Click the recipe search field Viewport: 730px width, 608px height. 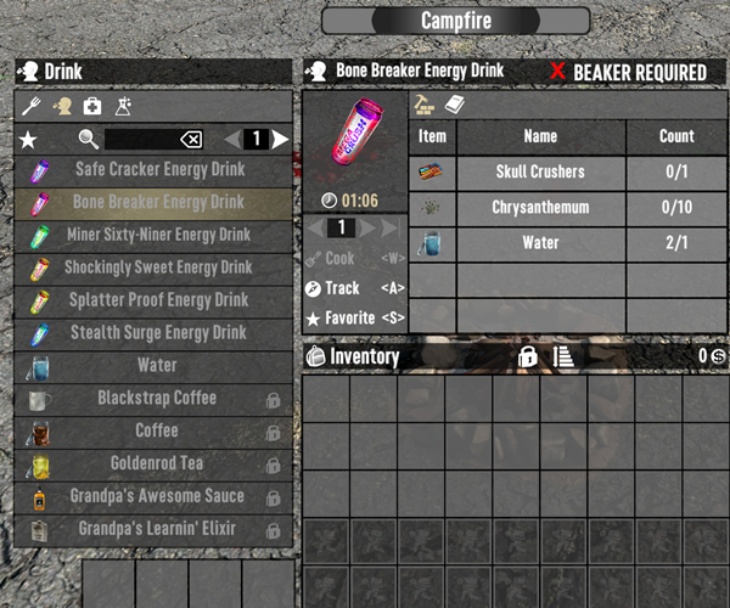pos(140,139)
